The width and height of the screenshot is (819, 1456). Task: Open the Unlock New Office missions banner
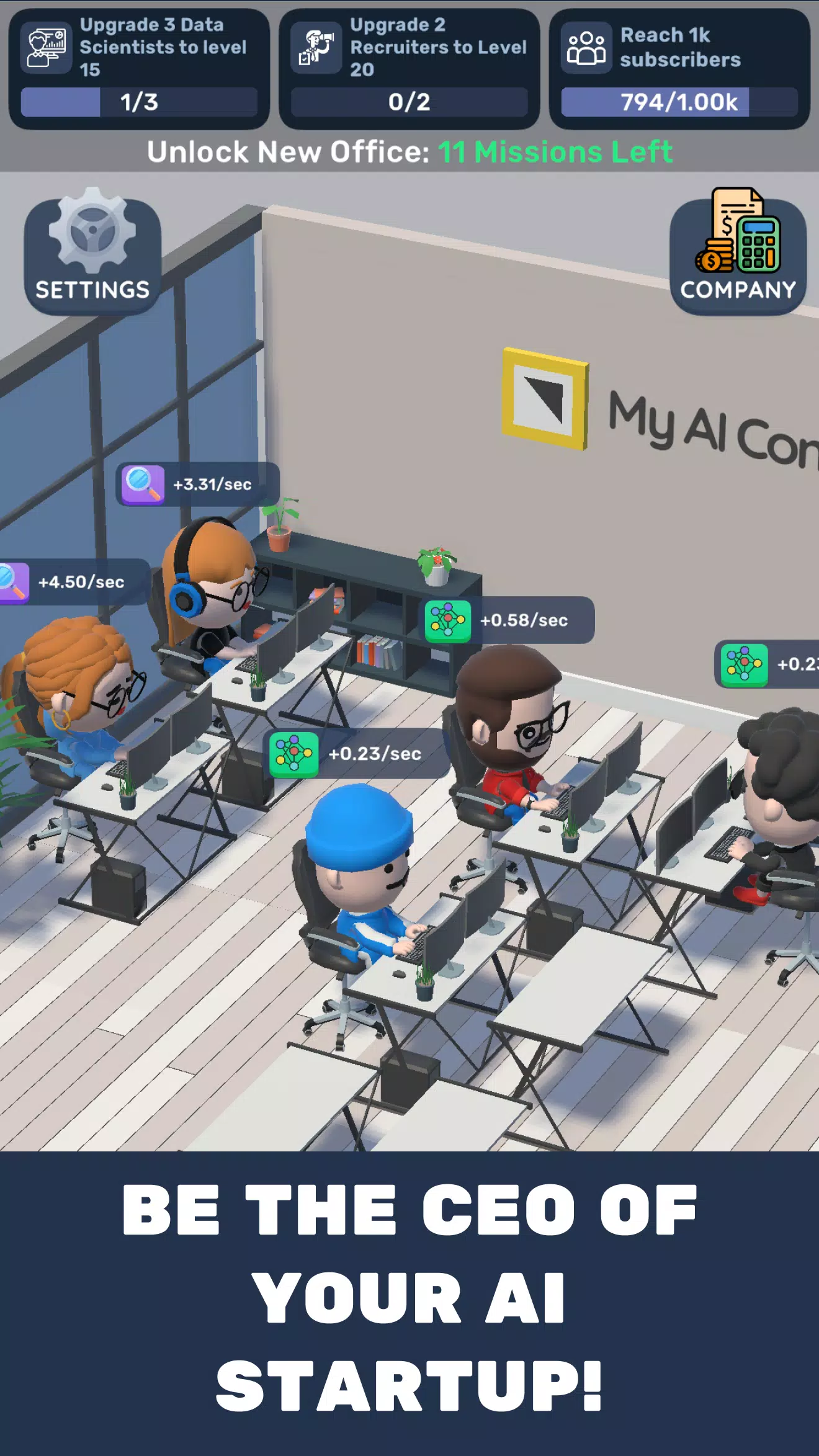coord(409,151)
